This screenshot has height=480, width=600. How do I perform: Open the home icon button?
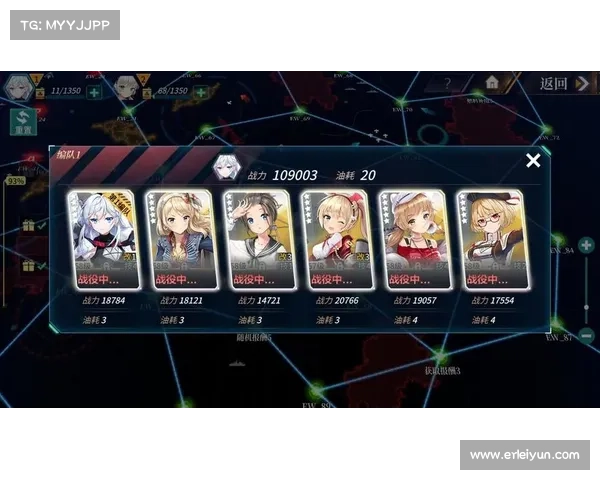coord(492,83)
